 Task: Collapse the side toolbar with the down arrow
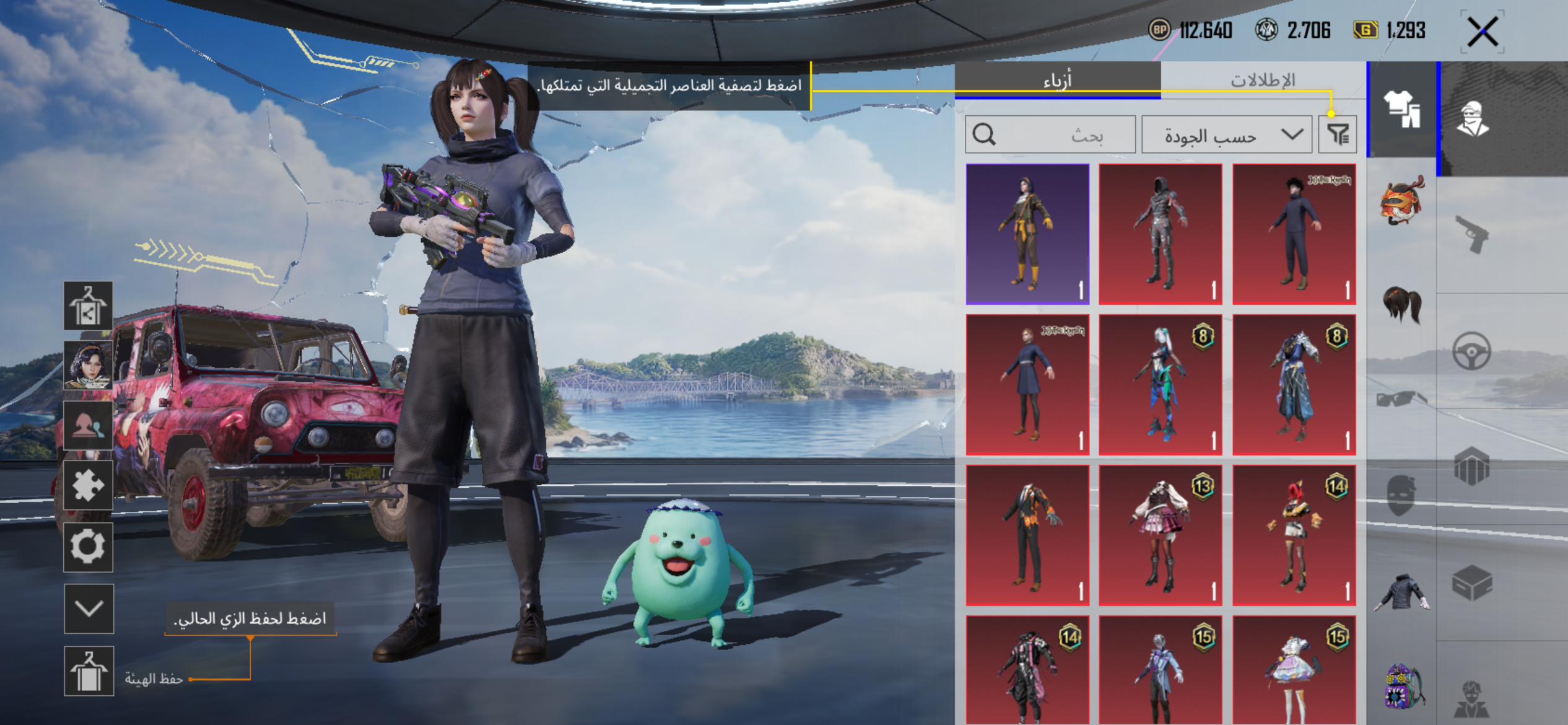coord(89,609)
